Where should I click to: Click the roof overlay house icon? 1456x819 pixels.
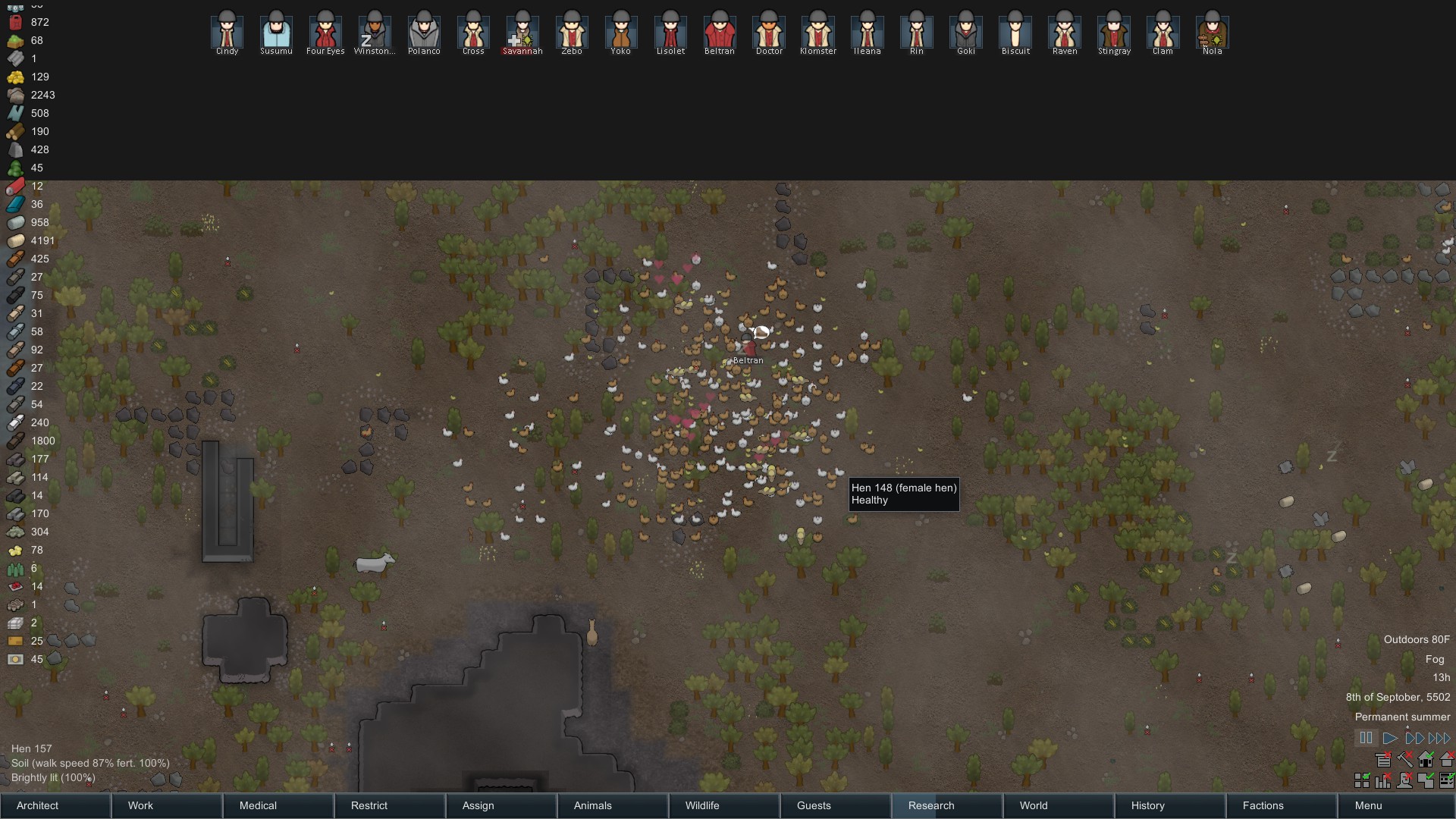pos(1447,760)
